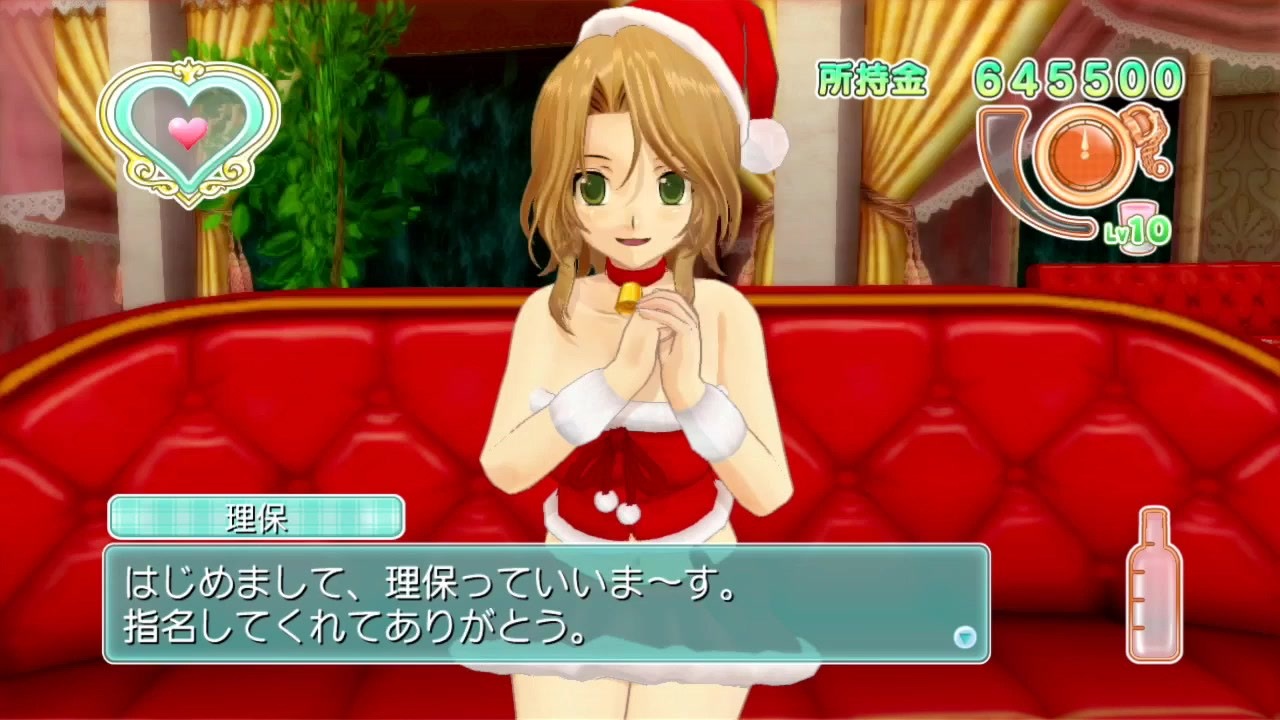Select the diamond text-advance indicator

click(x=964, y=637)
